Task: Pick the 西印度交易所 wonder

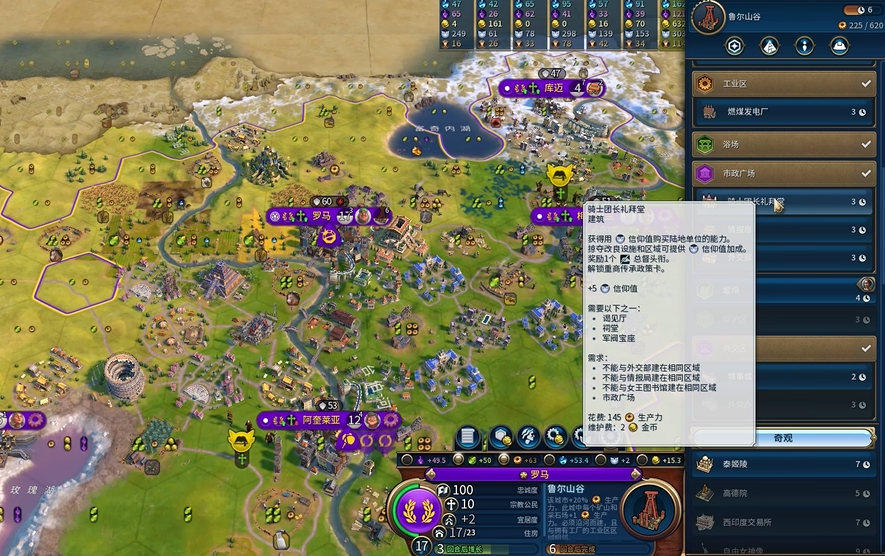Action: click(x=782, y=521)
